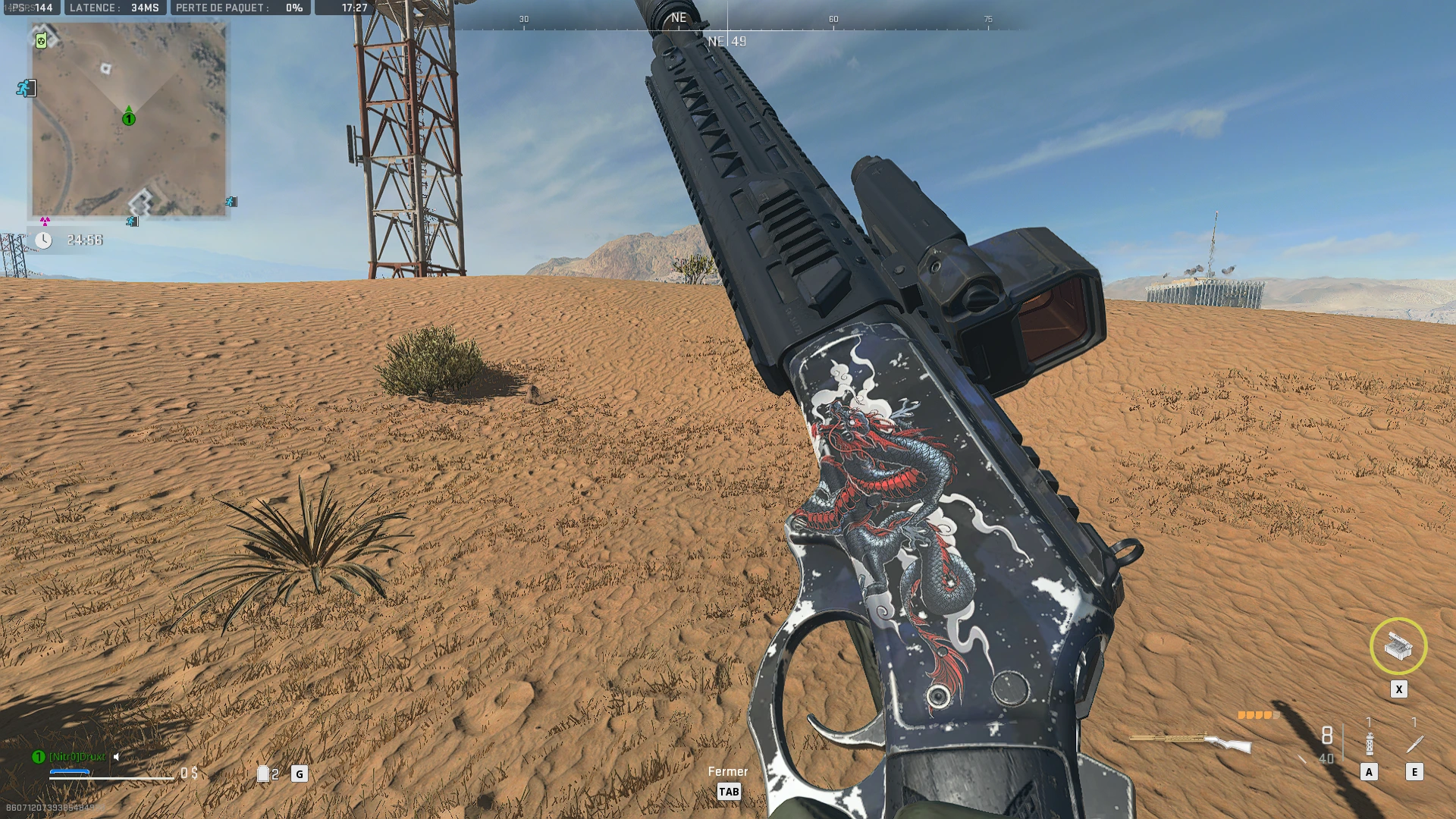Click the exfil icon at the minimap bottom
The width and height of the screenshot is (1456, 819).
click(x=132, y=221)
